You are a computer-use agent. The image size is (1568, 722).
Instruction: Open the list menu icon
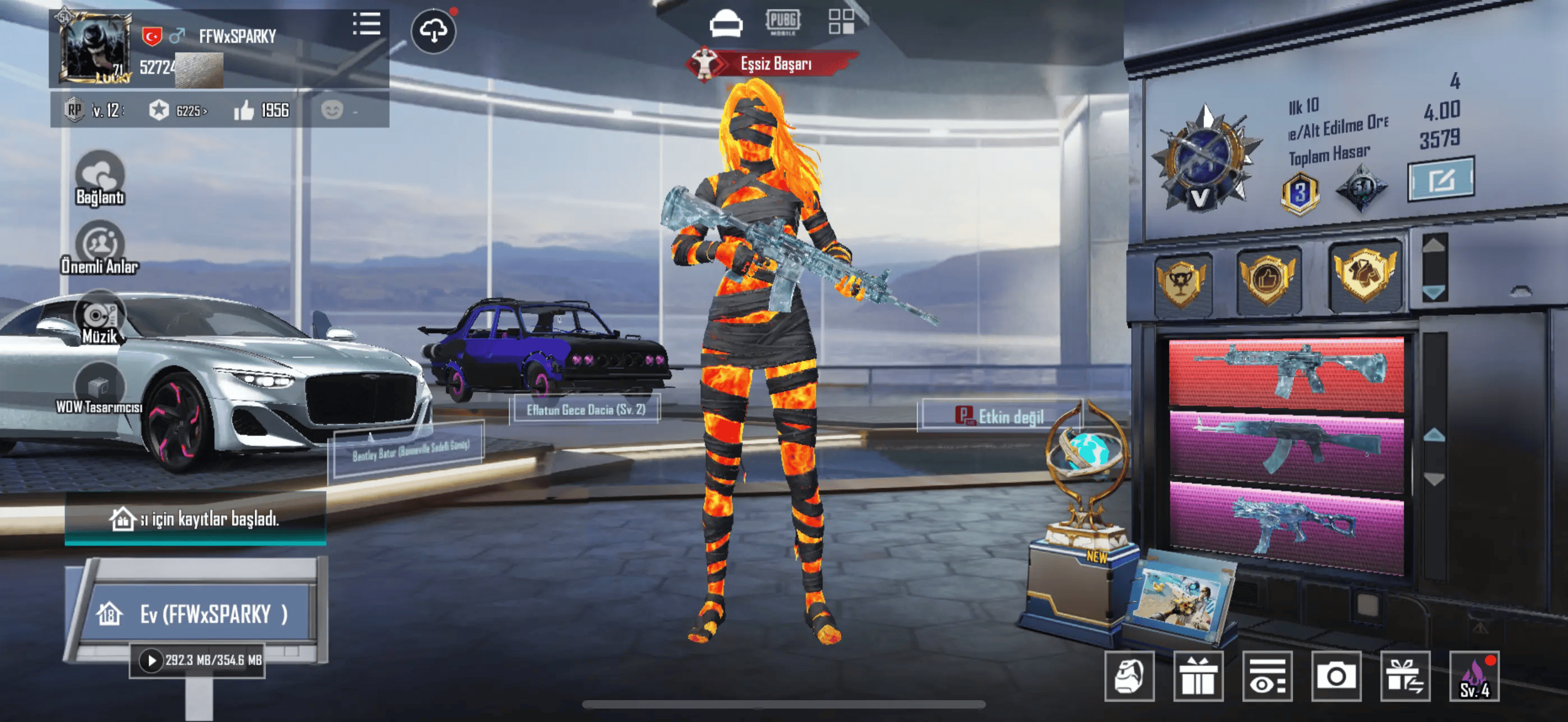coord(366,24)
